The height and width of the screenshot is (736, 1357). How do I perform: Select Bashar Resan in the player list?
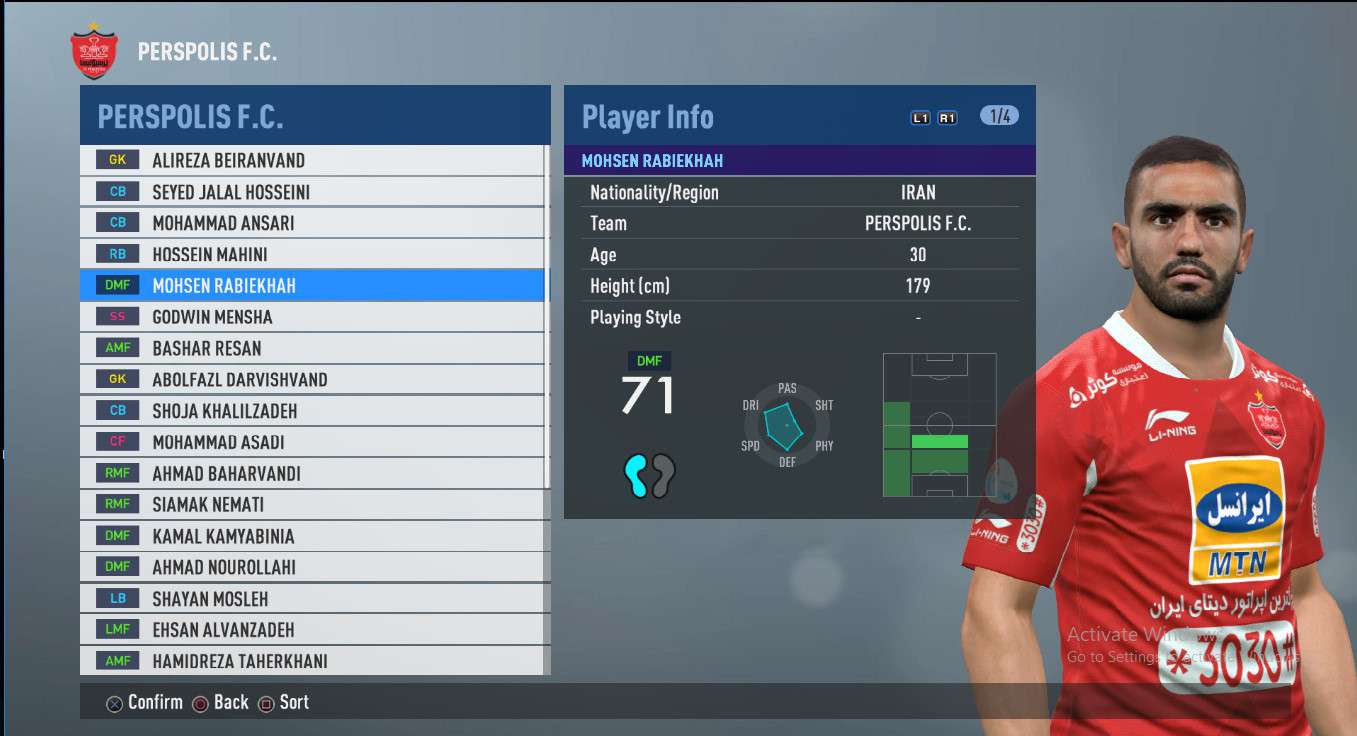tap(312, 348)
